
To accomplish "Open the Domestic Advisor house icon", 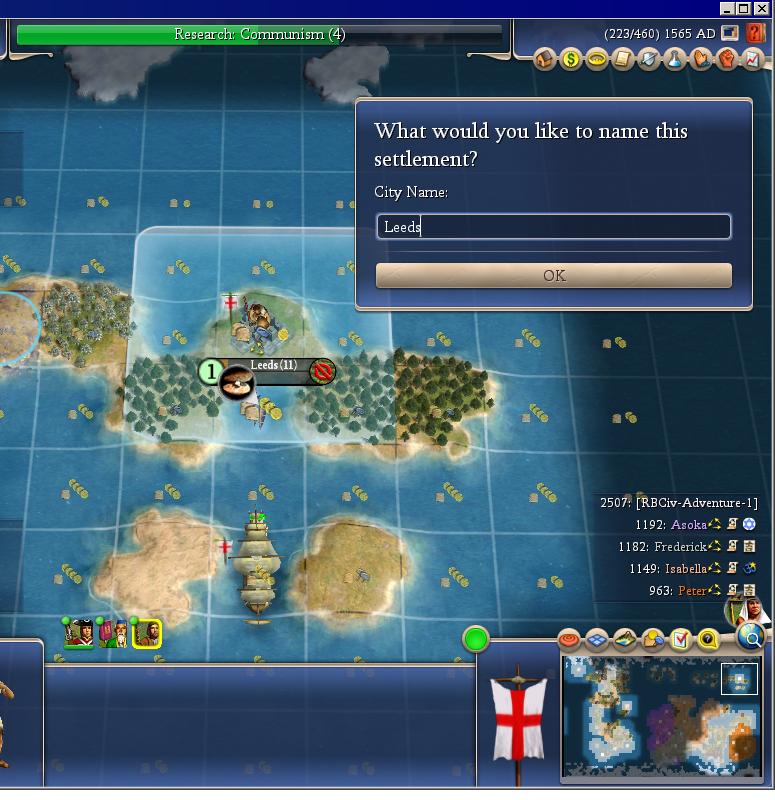I will pos(545,60).
